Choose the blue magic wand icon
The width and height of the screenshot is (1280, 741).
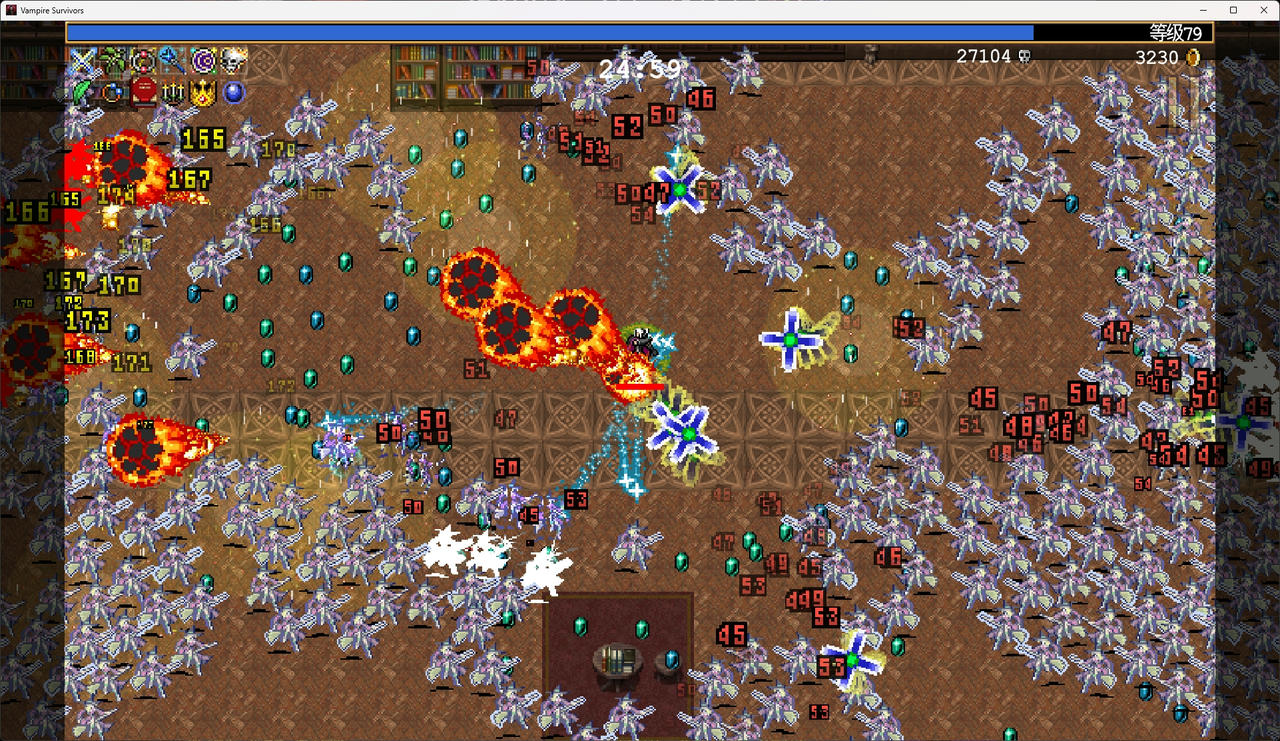point(173,61)
